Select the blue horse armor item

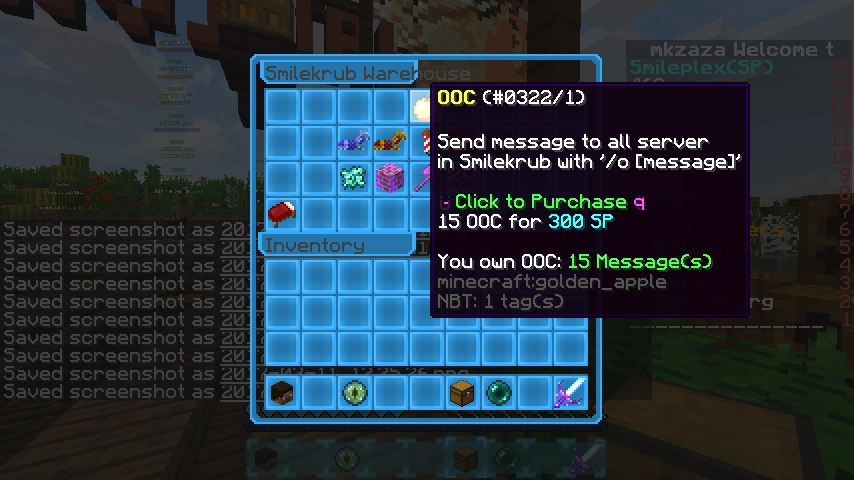354,143
